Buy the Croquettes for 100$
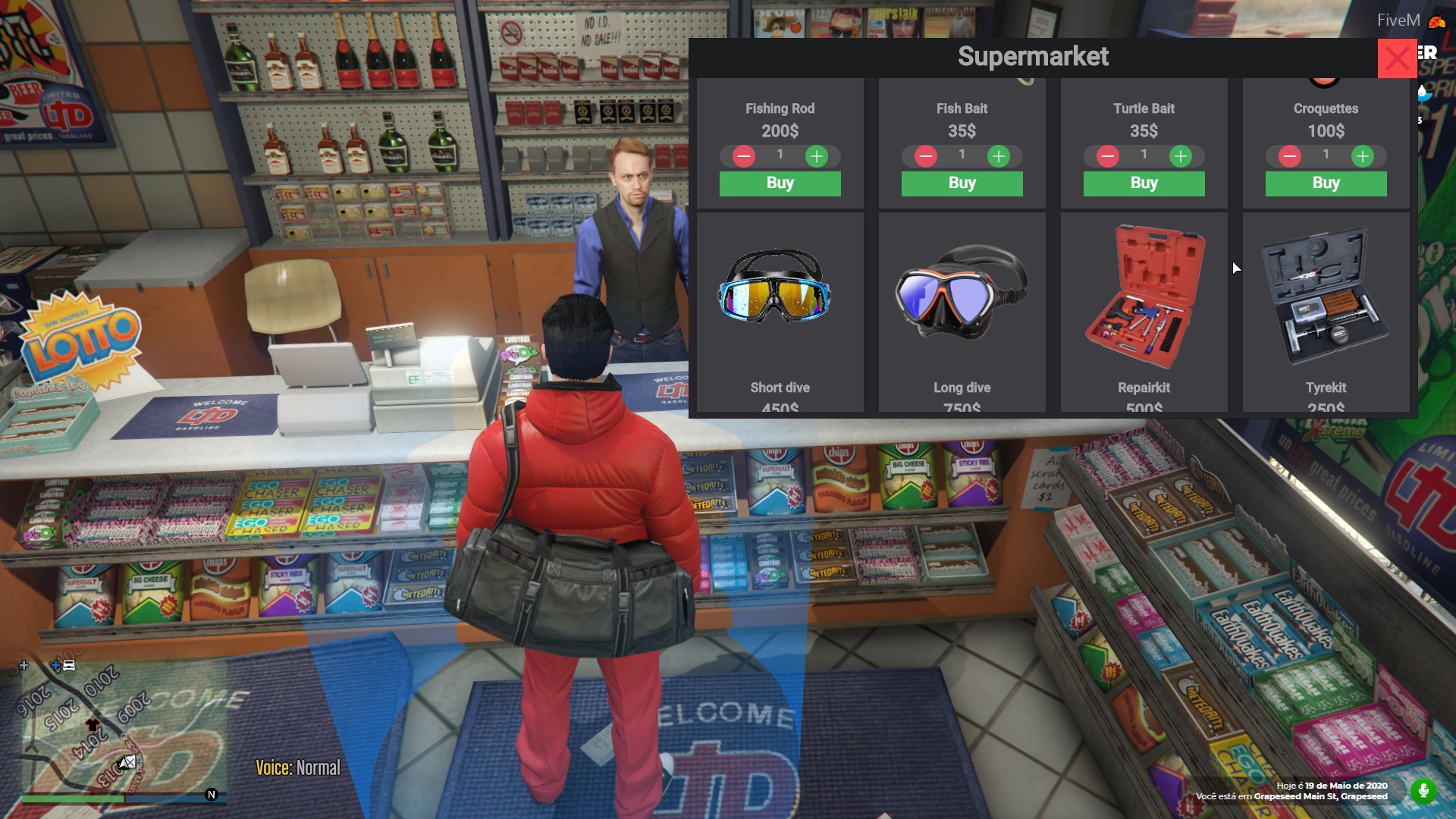Image resolution: width=1456 pixels, height=819 pixels. (x=1326, y=184)
